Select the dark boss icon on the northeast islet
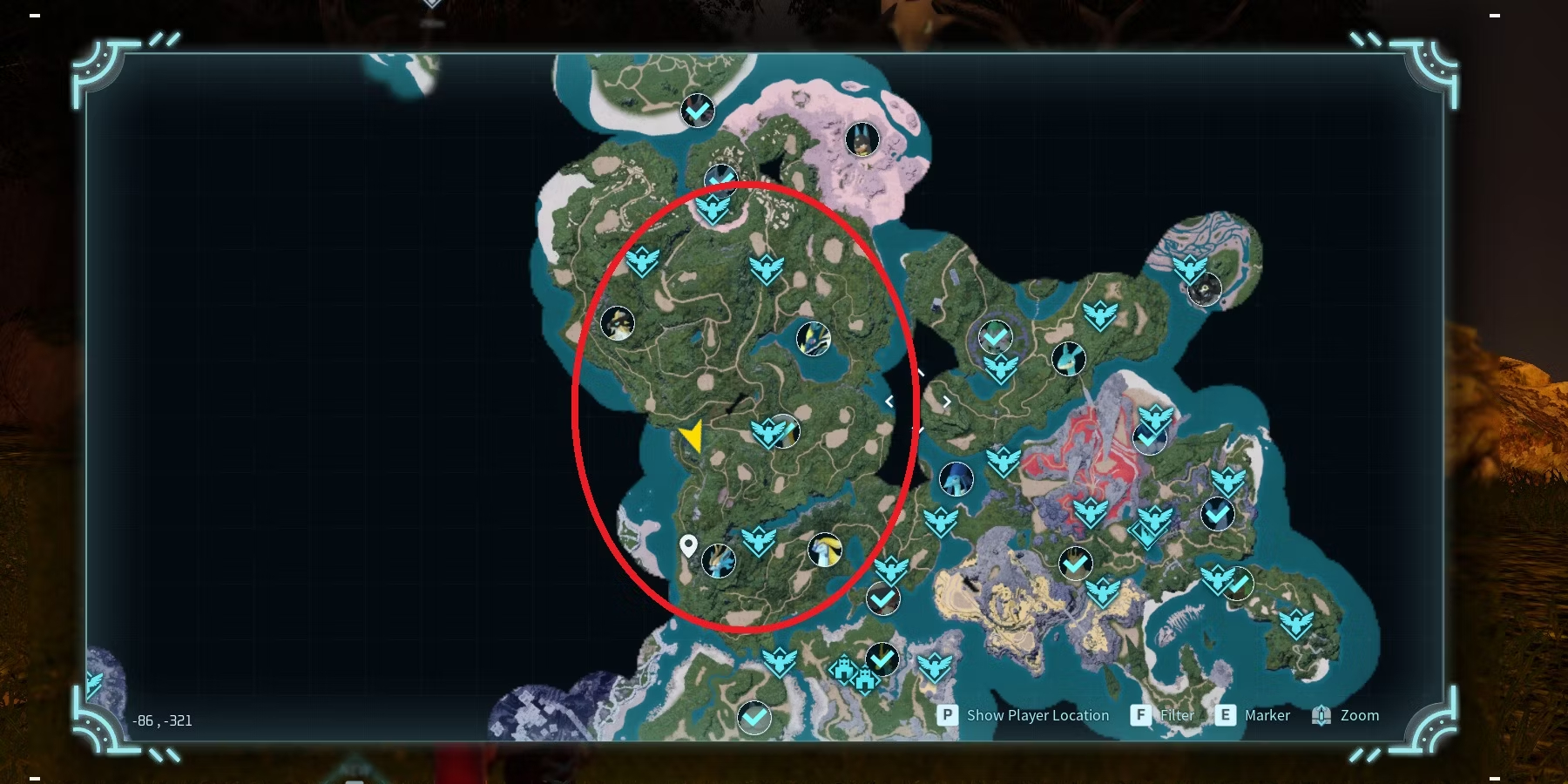This screenshot has width=1568, height=784. [x=1204, y=289]
